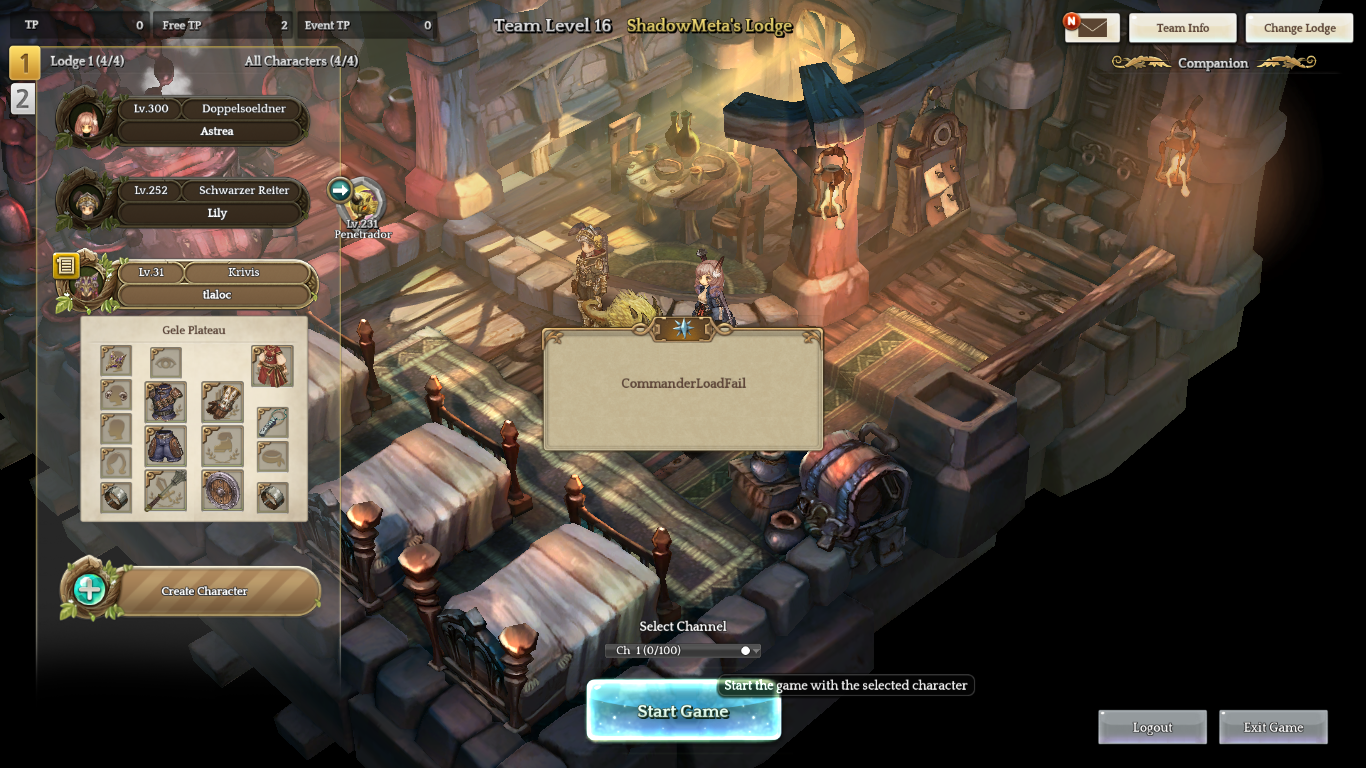The width and height of the screenshot is (1366, 768).
Task: Select the leather gloves equipment slot
Action: pyautogui.click(x=222, y=402)
